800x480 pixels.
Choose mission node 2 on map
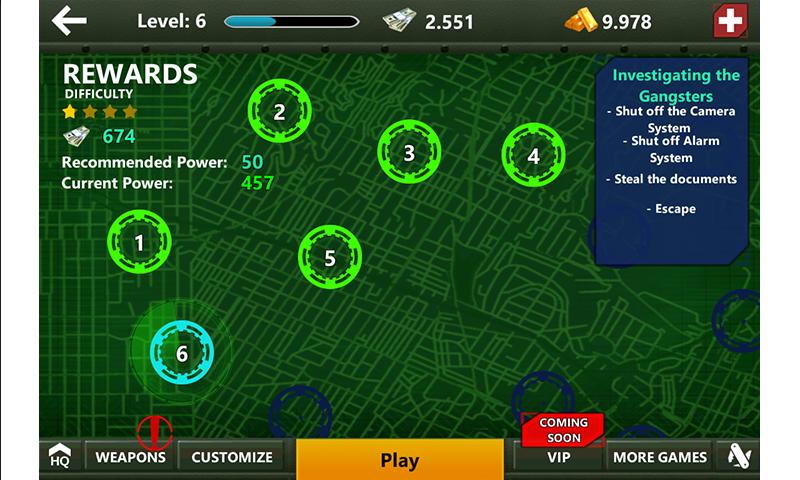tap(279, 112)
